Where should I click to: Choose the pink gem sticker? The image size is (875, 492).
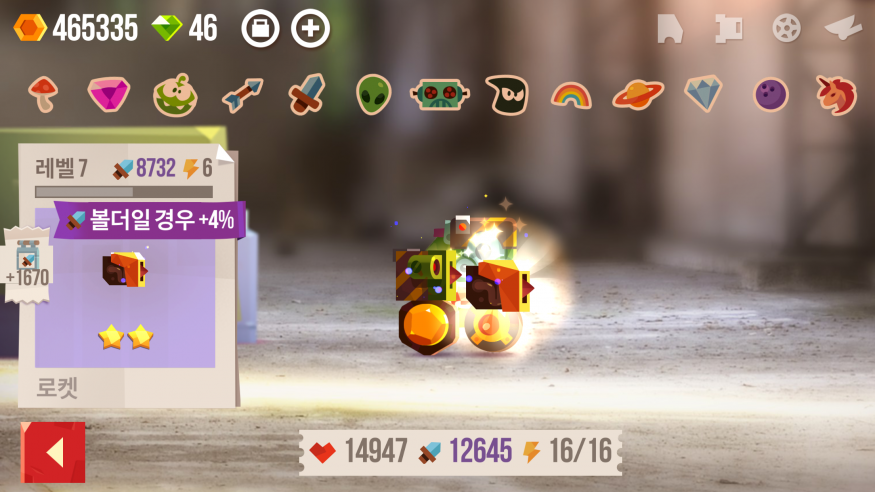pyautogui.click(x=108, y=94)
